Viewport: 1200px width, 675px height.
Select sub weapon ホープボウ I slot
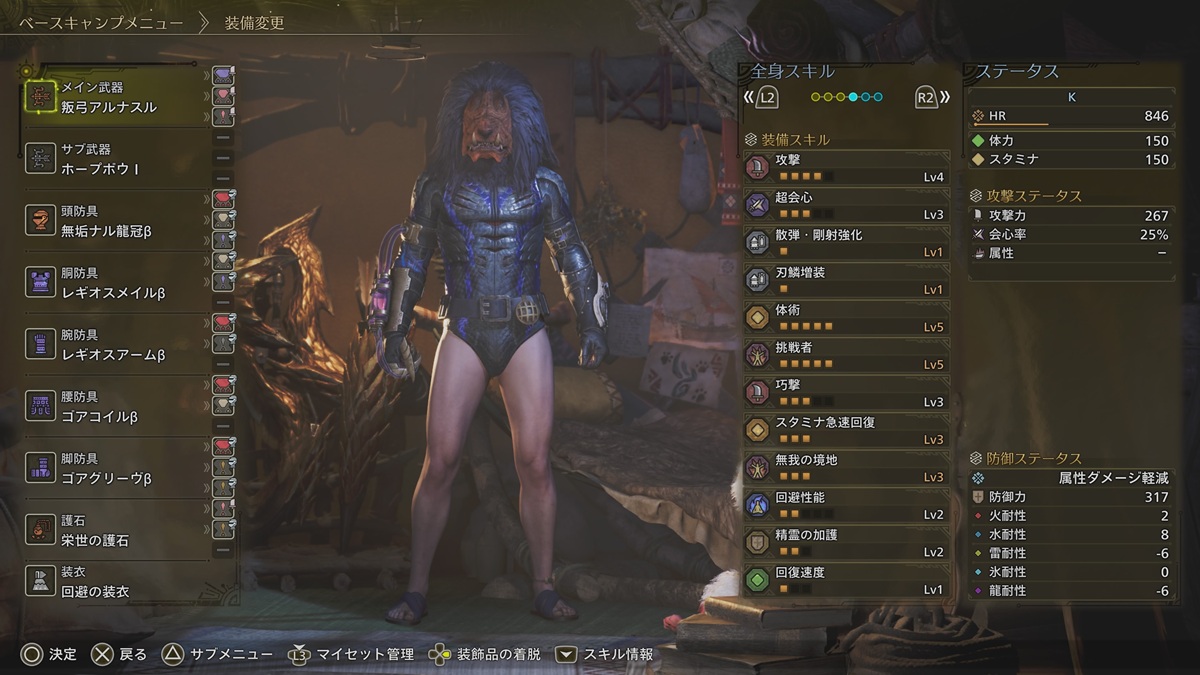[115, 160]
